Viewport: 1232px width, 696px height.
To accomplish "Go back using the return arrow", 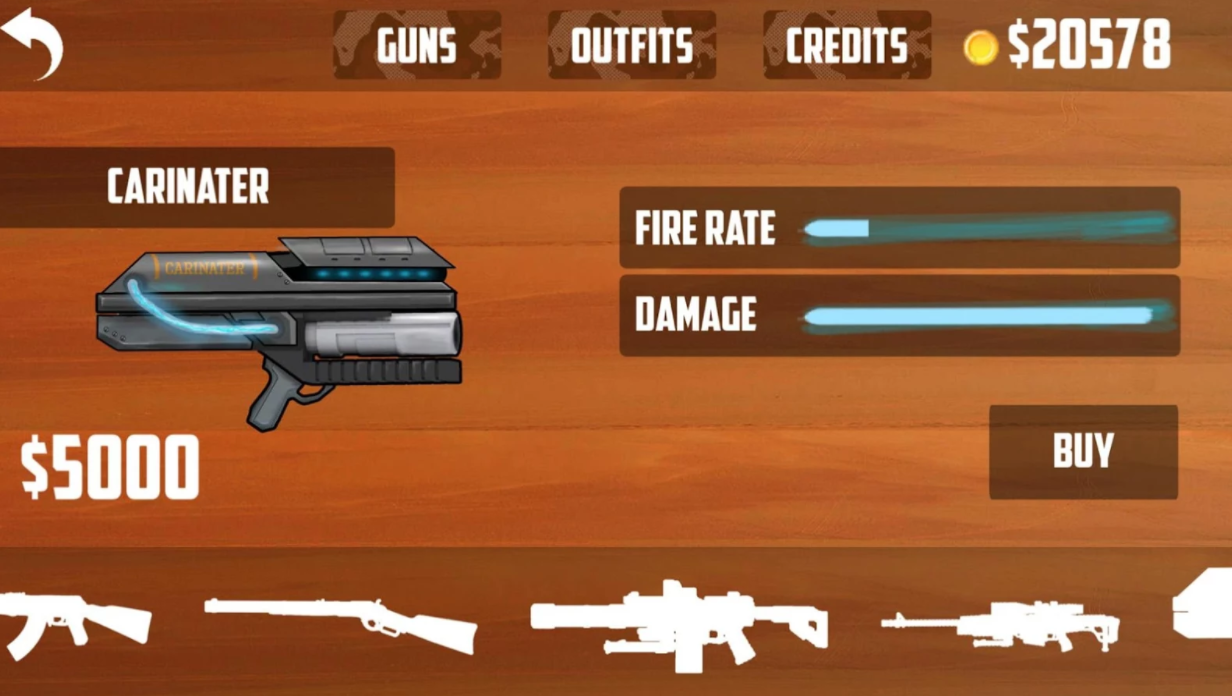I will [x=33, y=43].
